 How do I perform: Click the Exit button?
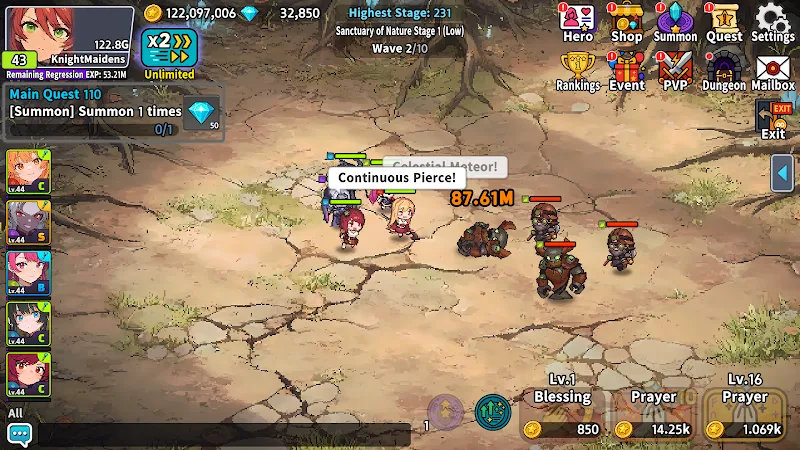tap(773, 121)
